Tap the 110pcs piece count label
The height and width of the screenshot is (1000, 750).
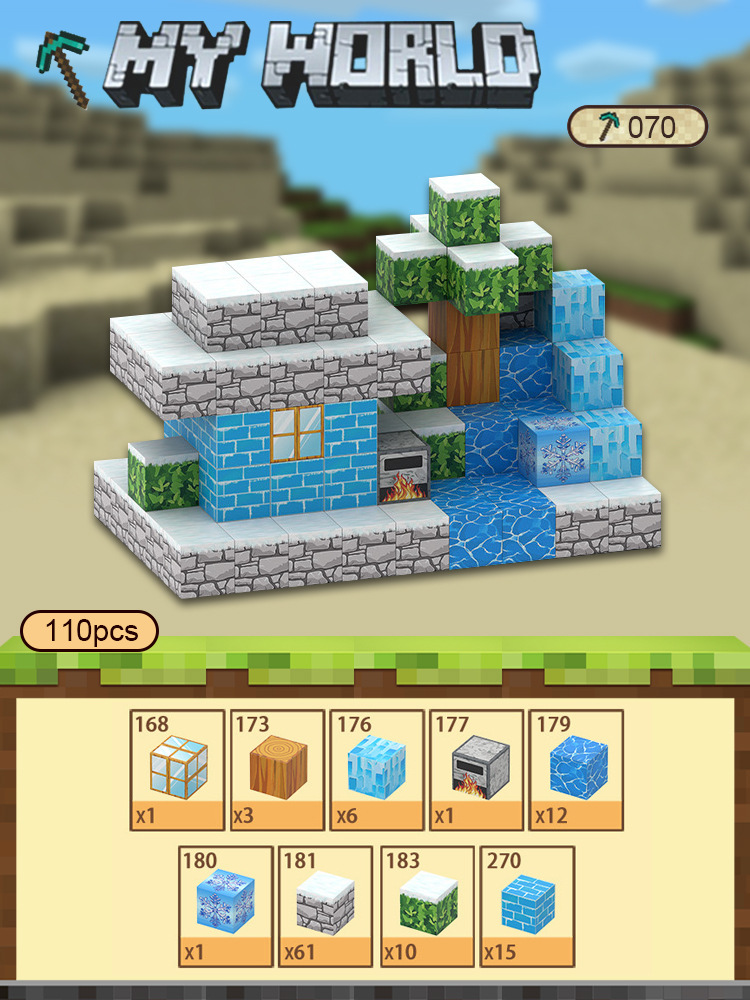[x=90, y=631]
